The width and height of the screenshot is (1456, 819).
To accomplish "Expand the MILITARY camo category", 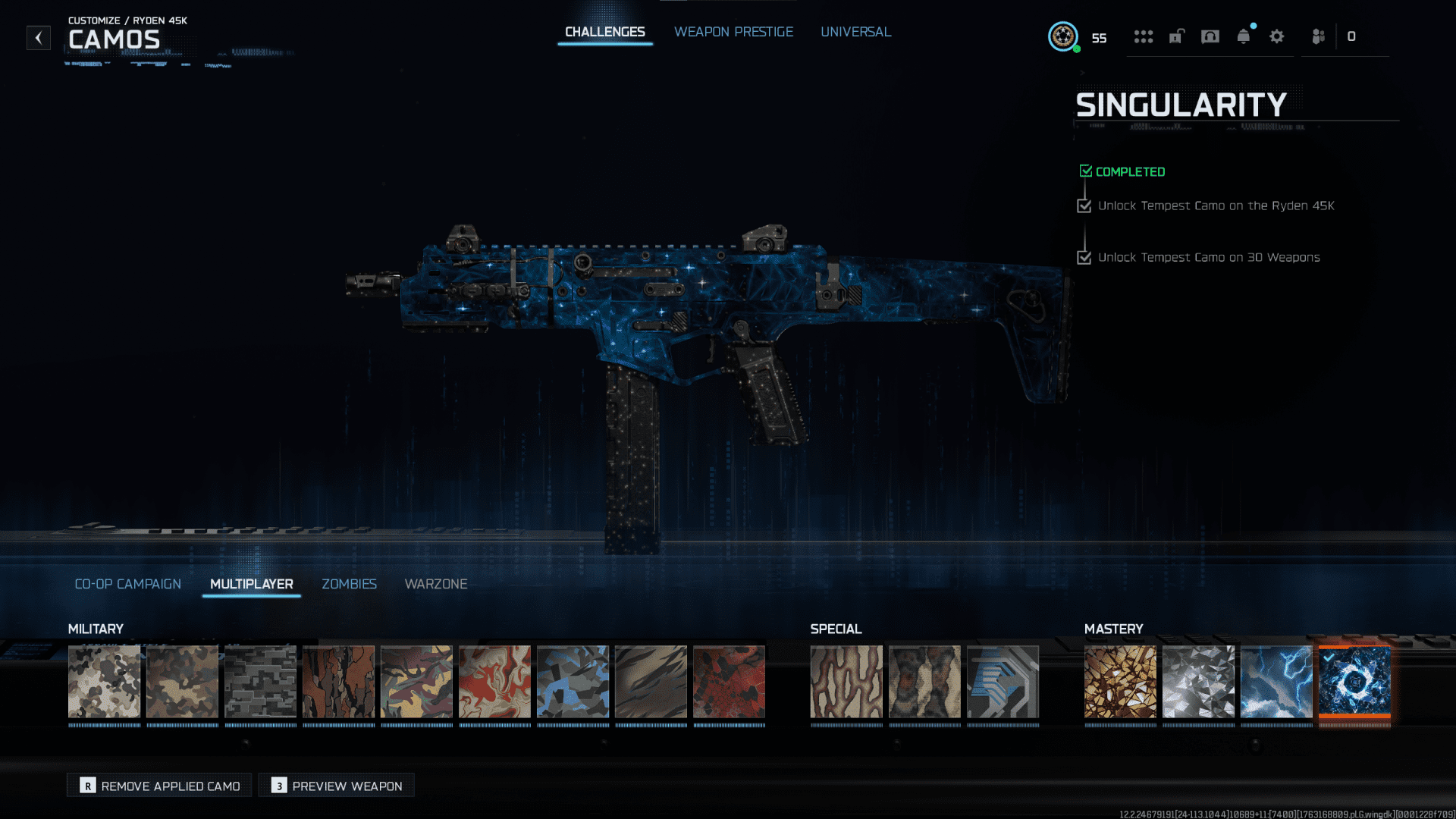I will pos(95,629).
